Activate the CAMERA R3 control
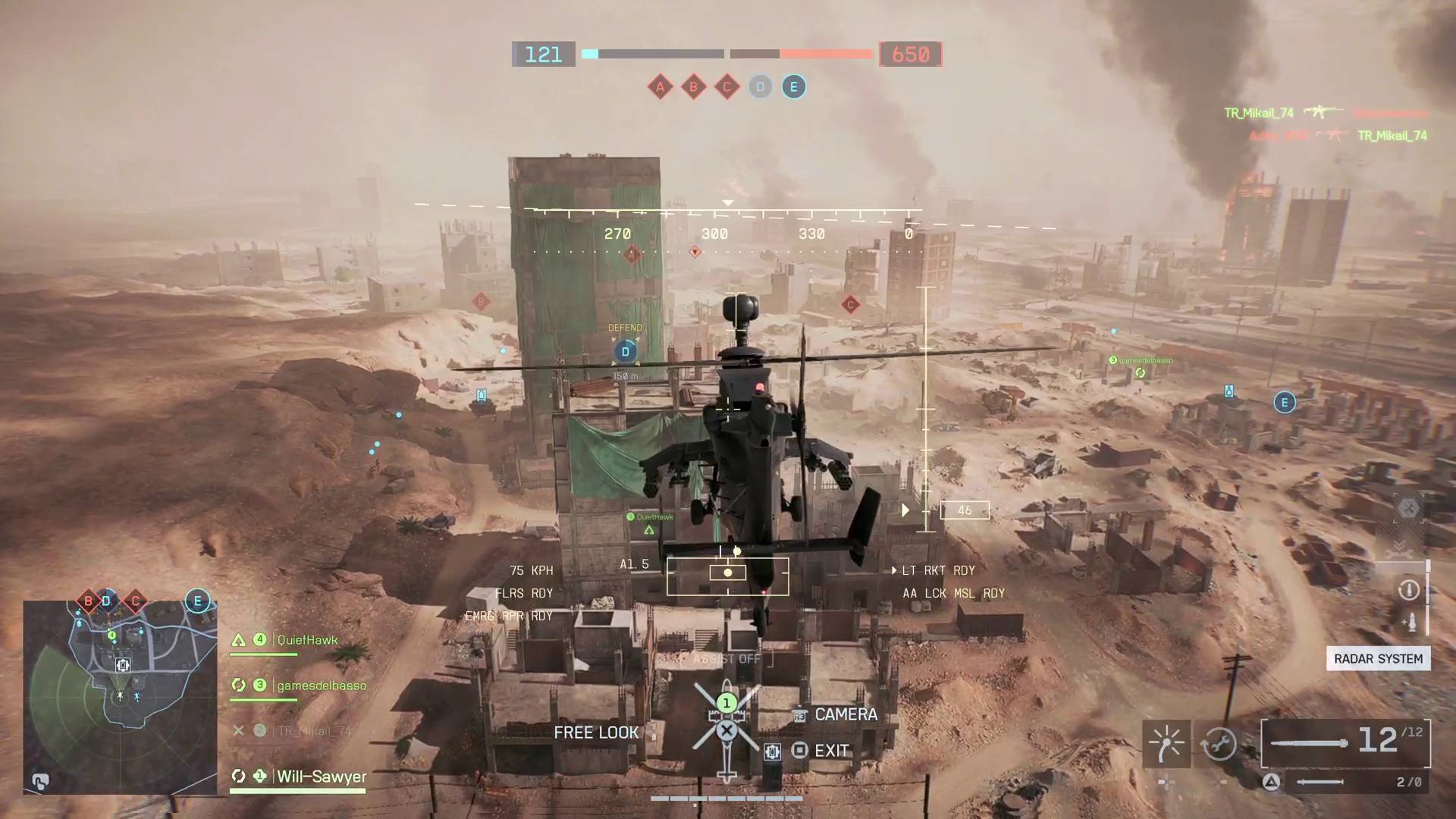The width and height of the screenshot is (1456, 819). pos(845,714)
